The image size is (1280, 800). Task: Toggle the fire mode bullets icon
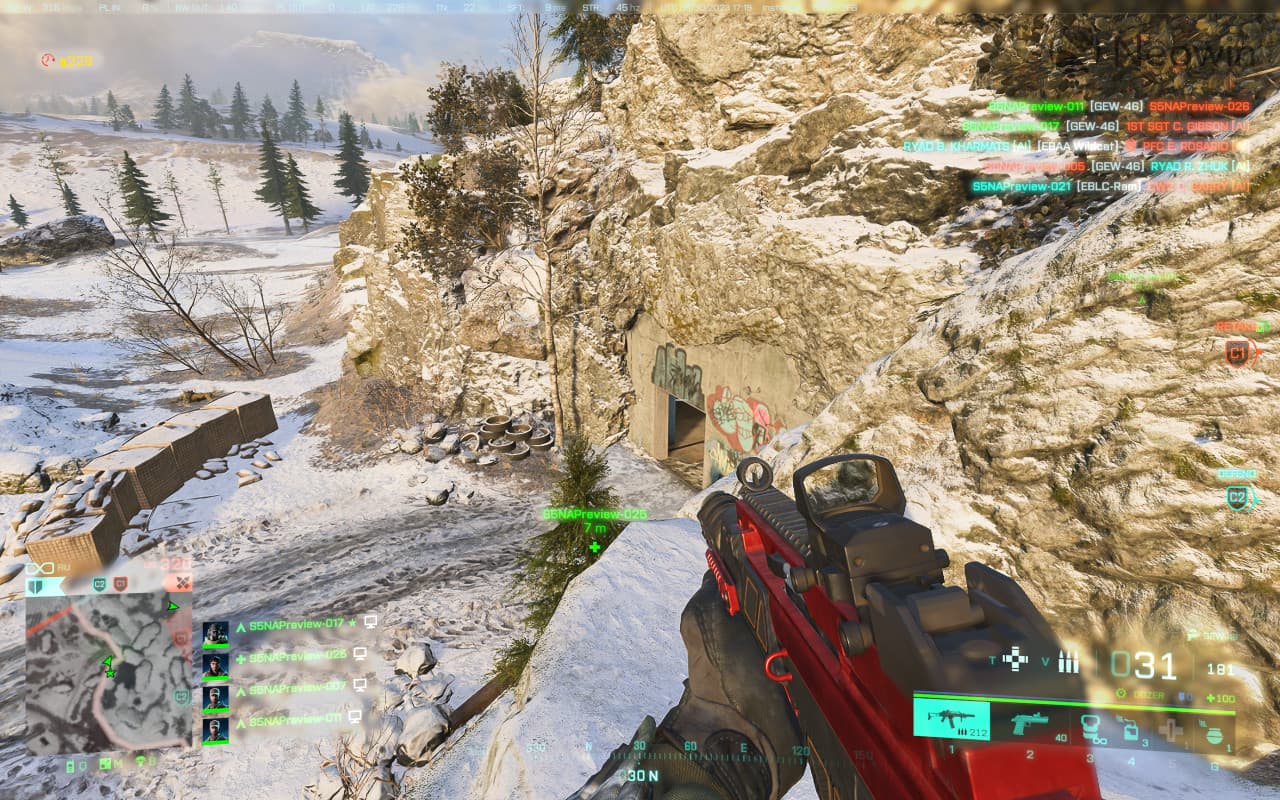tap(1068, 661)
